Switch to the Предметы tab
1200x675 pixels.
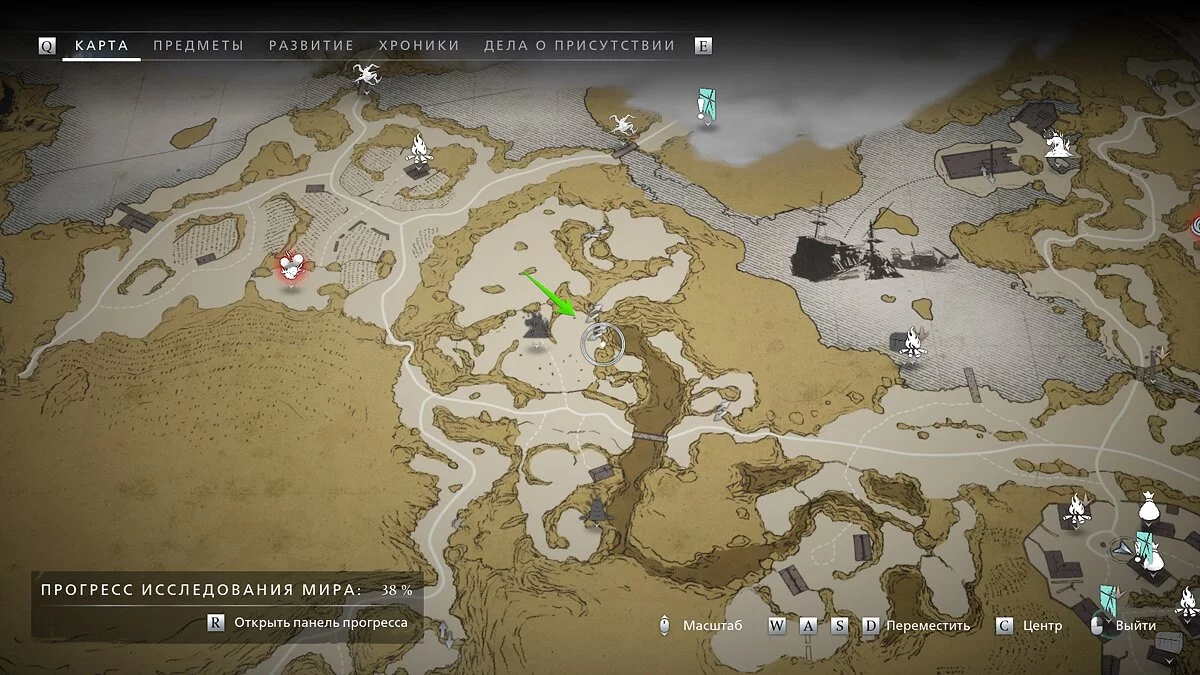point(198,46)
